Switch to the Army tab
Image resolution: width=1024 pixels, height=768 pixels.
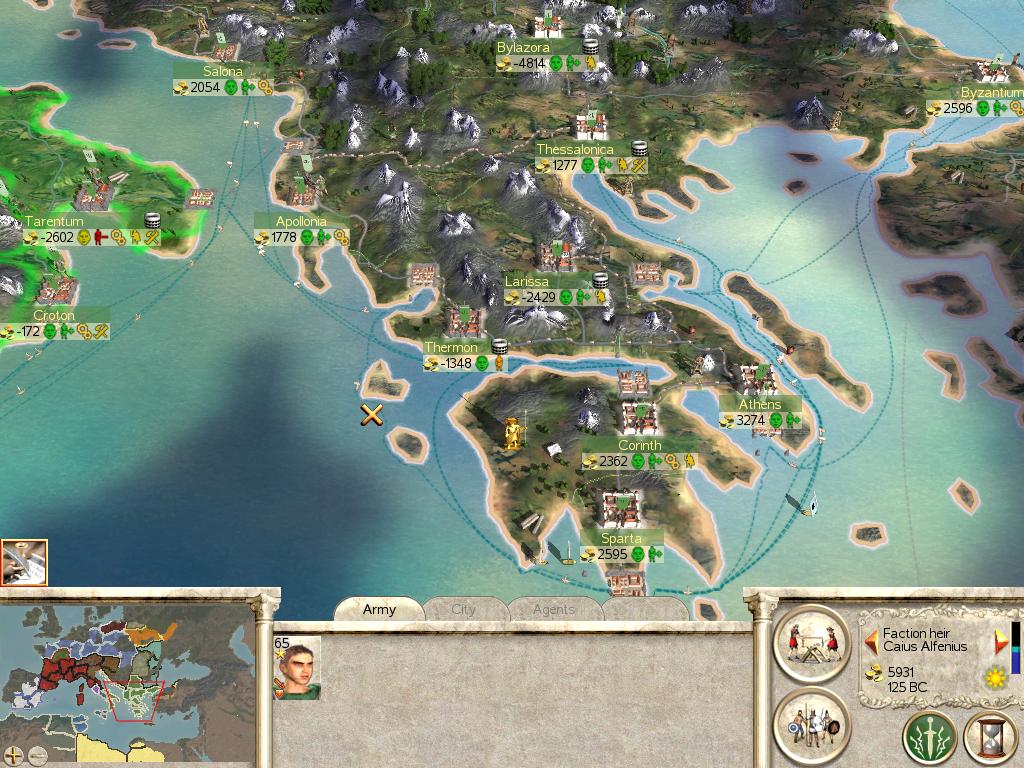379,609
